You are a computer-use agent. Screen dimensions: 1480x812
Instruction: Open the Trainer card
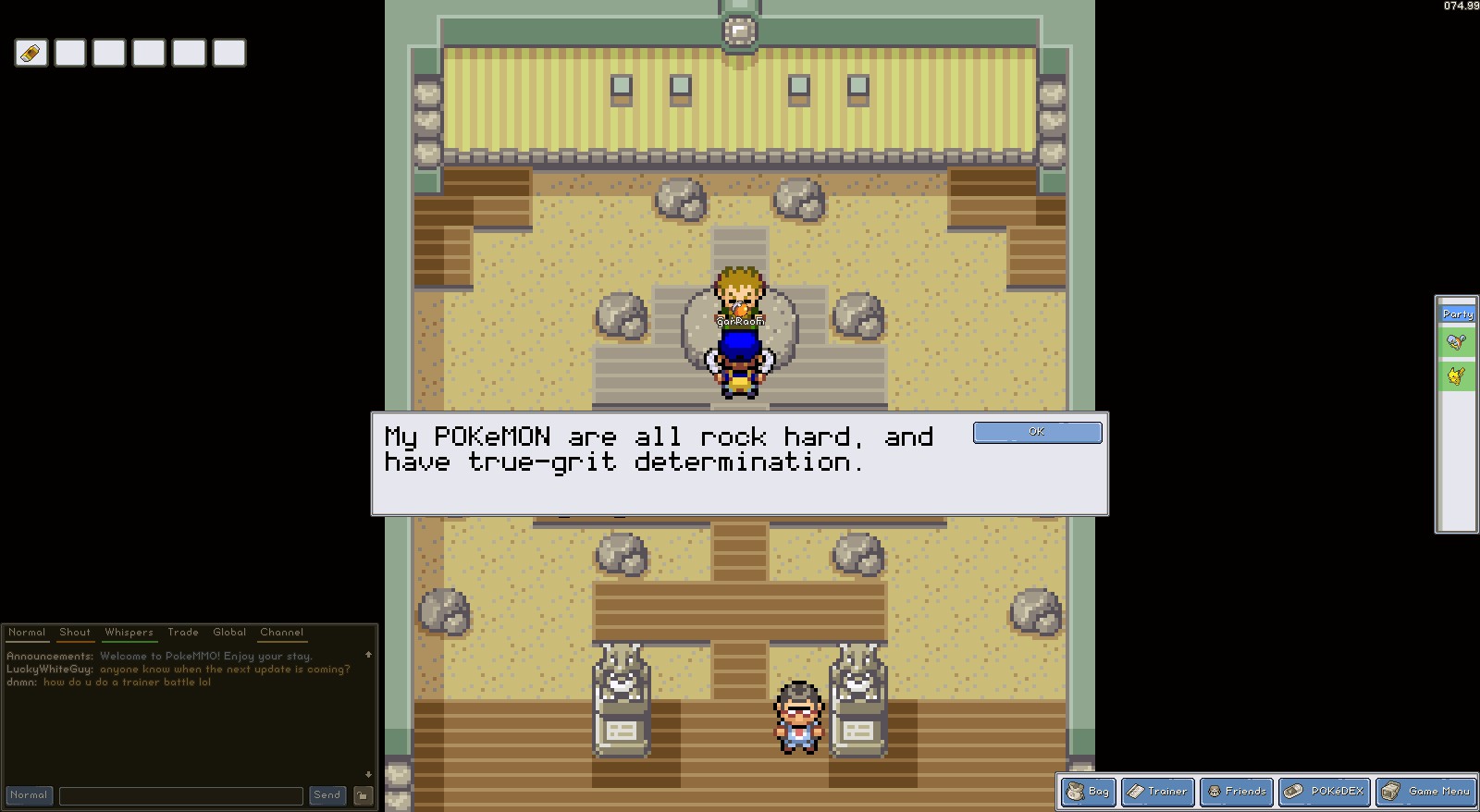1158,792
